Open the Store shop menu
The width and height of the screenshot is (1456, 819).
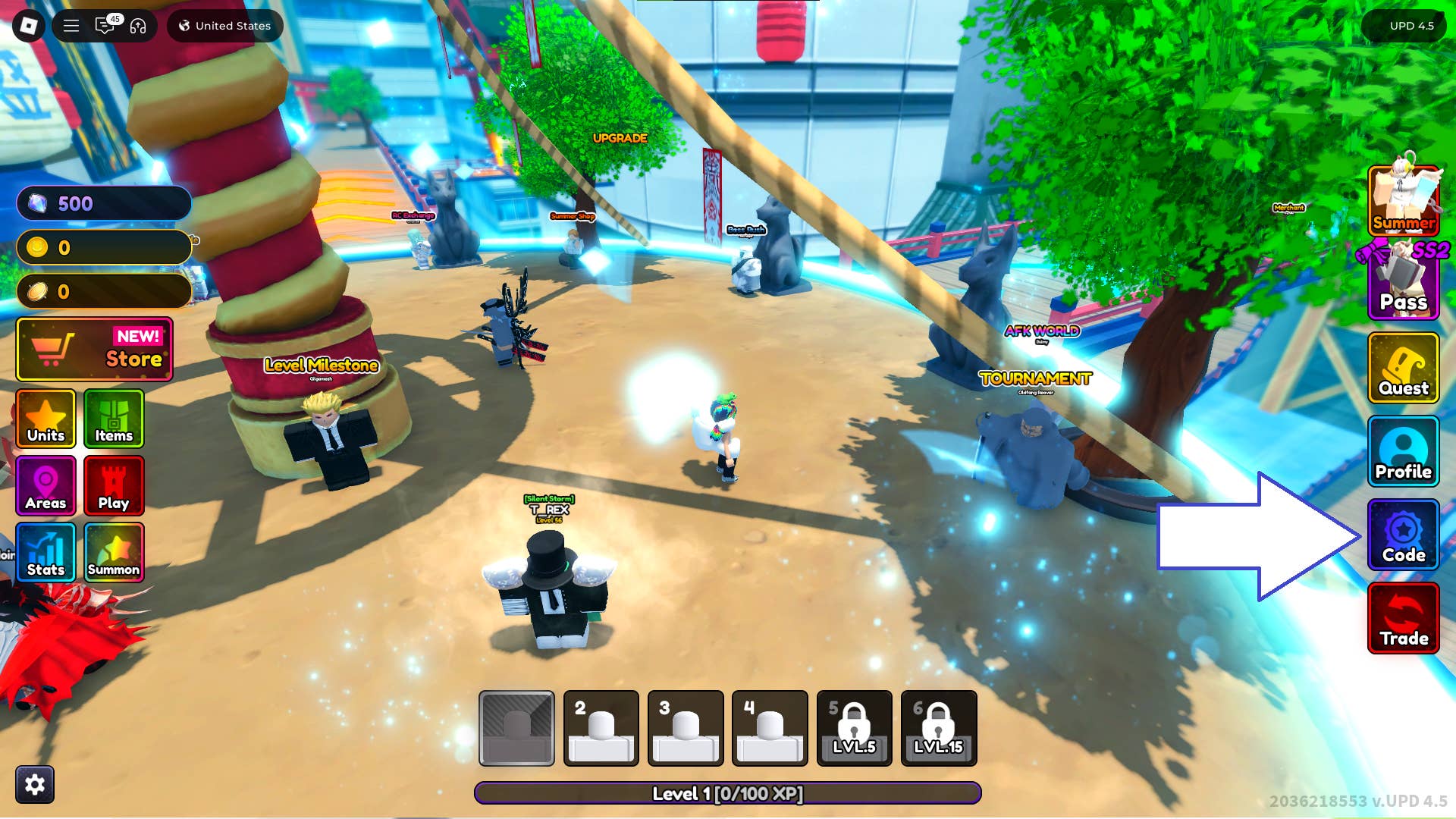coord(95,349)
